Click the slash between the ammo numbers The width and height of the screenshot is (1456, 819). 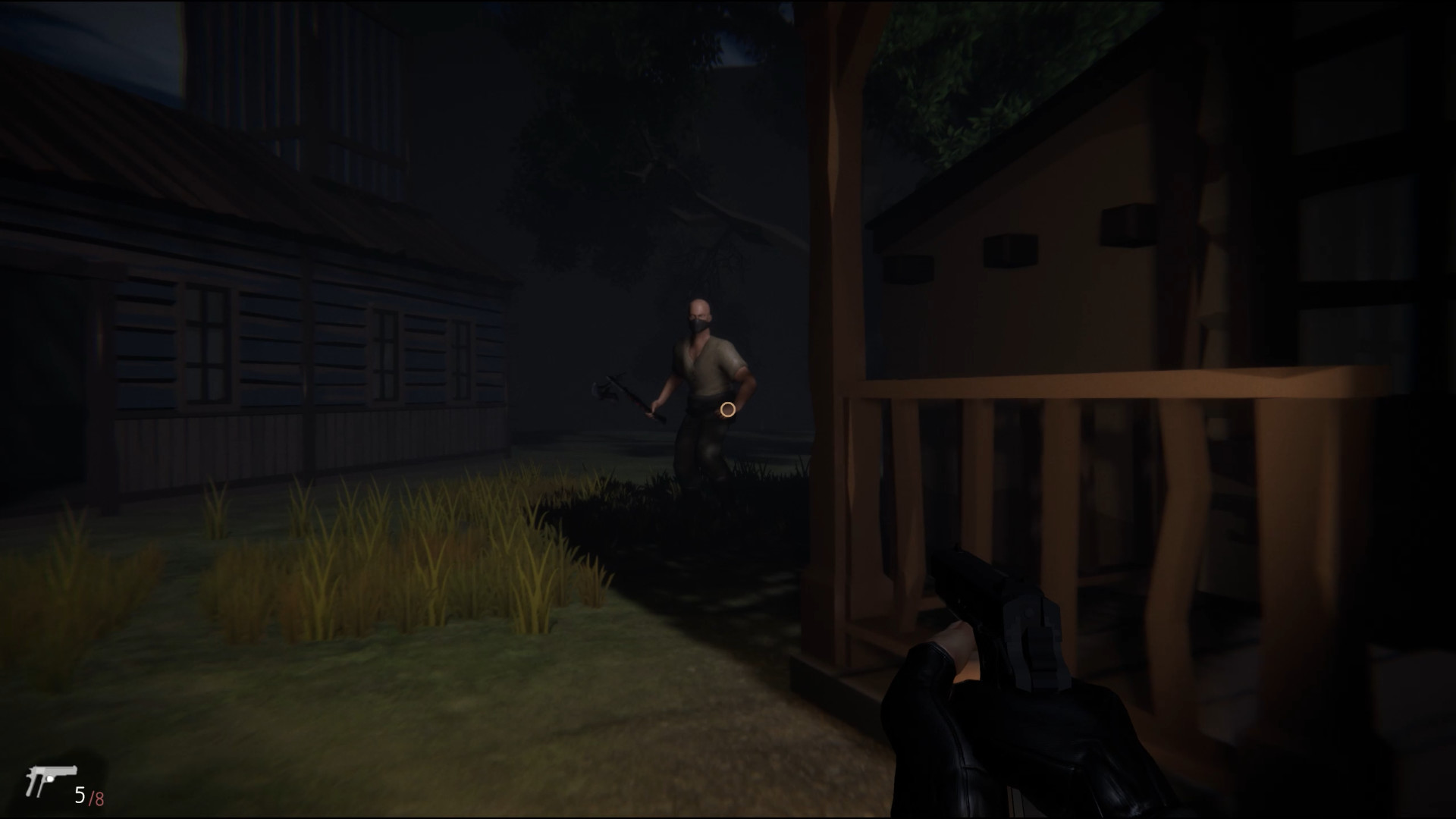89,796
